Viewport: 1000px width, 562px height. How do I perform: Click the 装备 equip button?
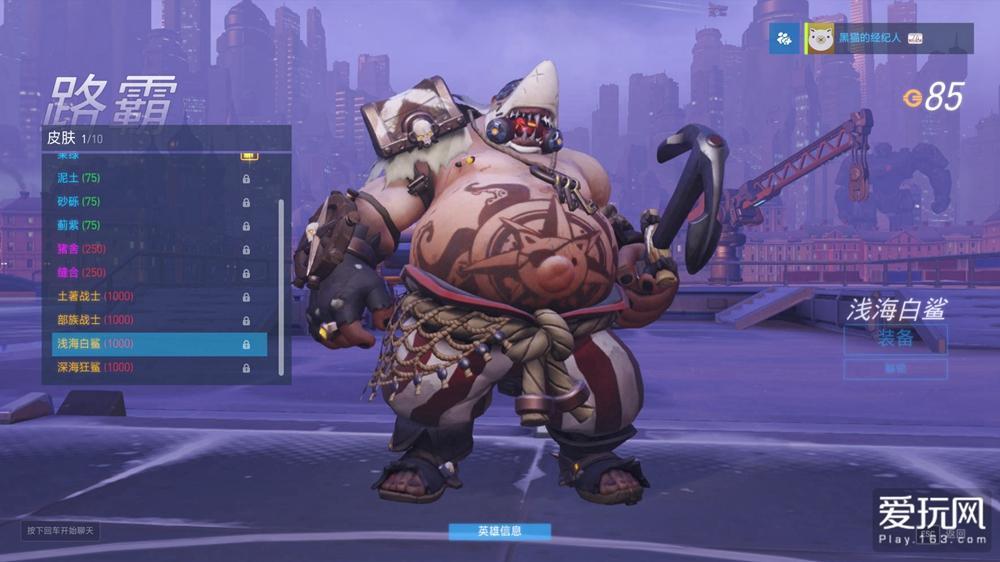point(895,338)
